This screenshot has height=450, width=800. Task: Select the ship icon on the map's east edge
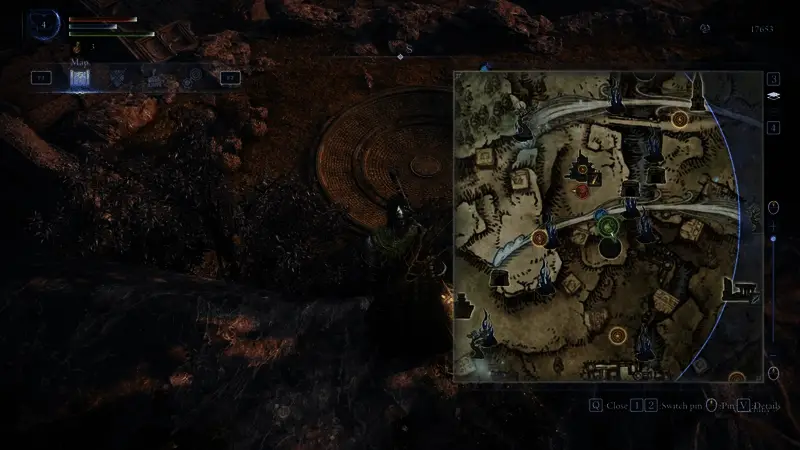(x=745, y=290)
